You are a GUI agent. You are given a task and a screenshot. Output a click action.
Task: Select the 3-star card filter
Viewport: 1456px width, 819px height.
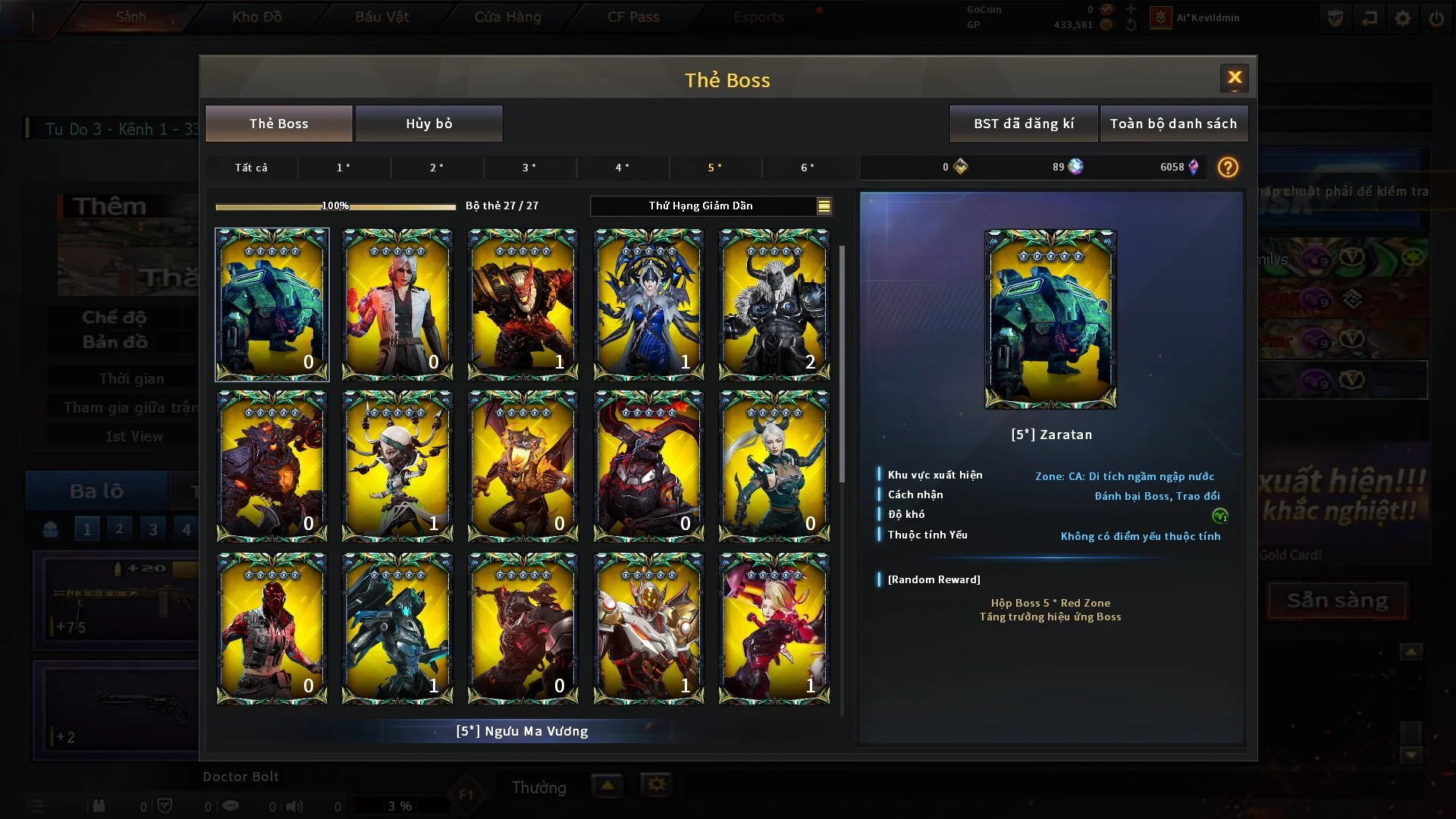[529, 168]
